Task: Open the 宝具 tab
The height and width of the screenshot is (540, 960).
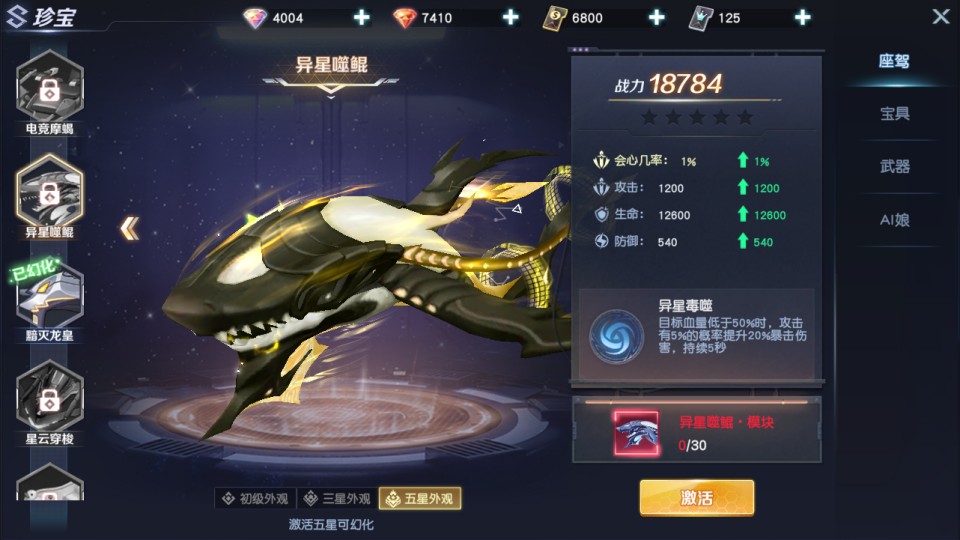Action: [x=894, y=114]
